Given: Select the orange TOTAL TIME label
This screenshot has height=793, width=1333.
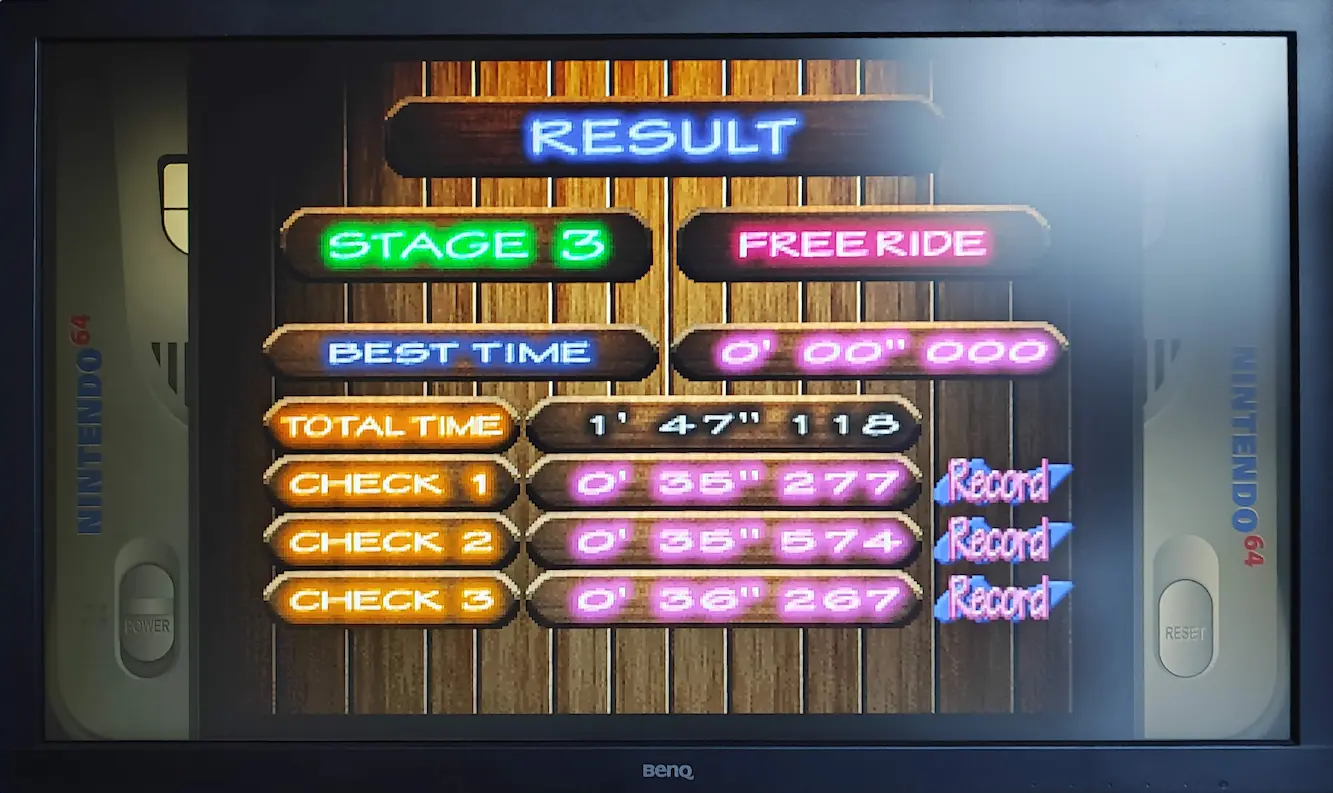Looking at the screenshot, I should point(391,426).
